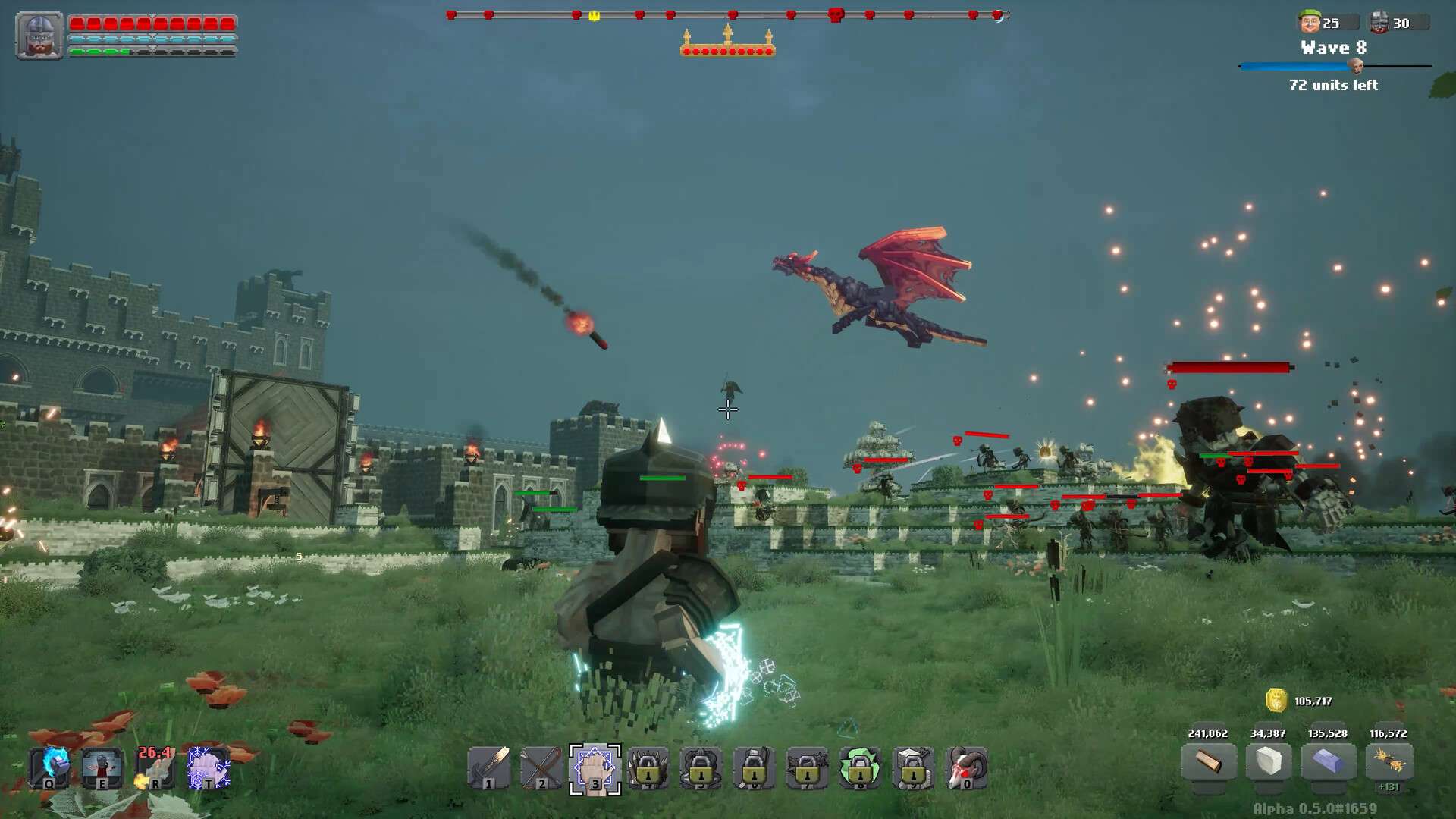1456x819 pixels.
Task: Click the large red skull wave marker
Action: pyautogui.click(x=836, y=14)
